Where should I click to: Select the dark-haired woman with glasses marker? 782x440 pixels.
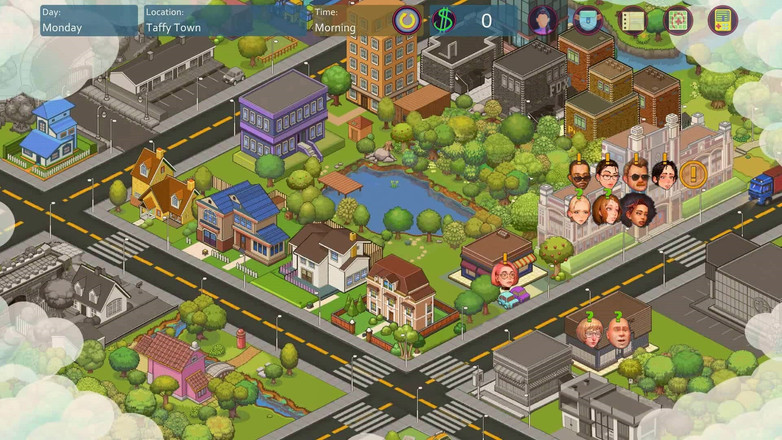pos(609,176)
